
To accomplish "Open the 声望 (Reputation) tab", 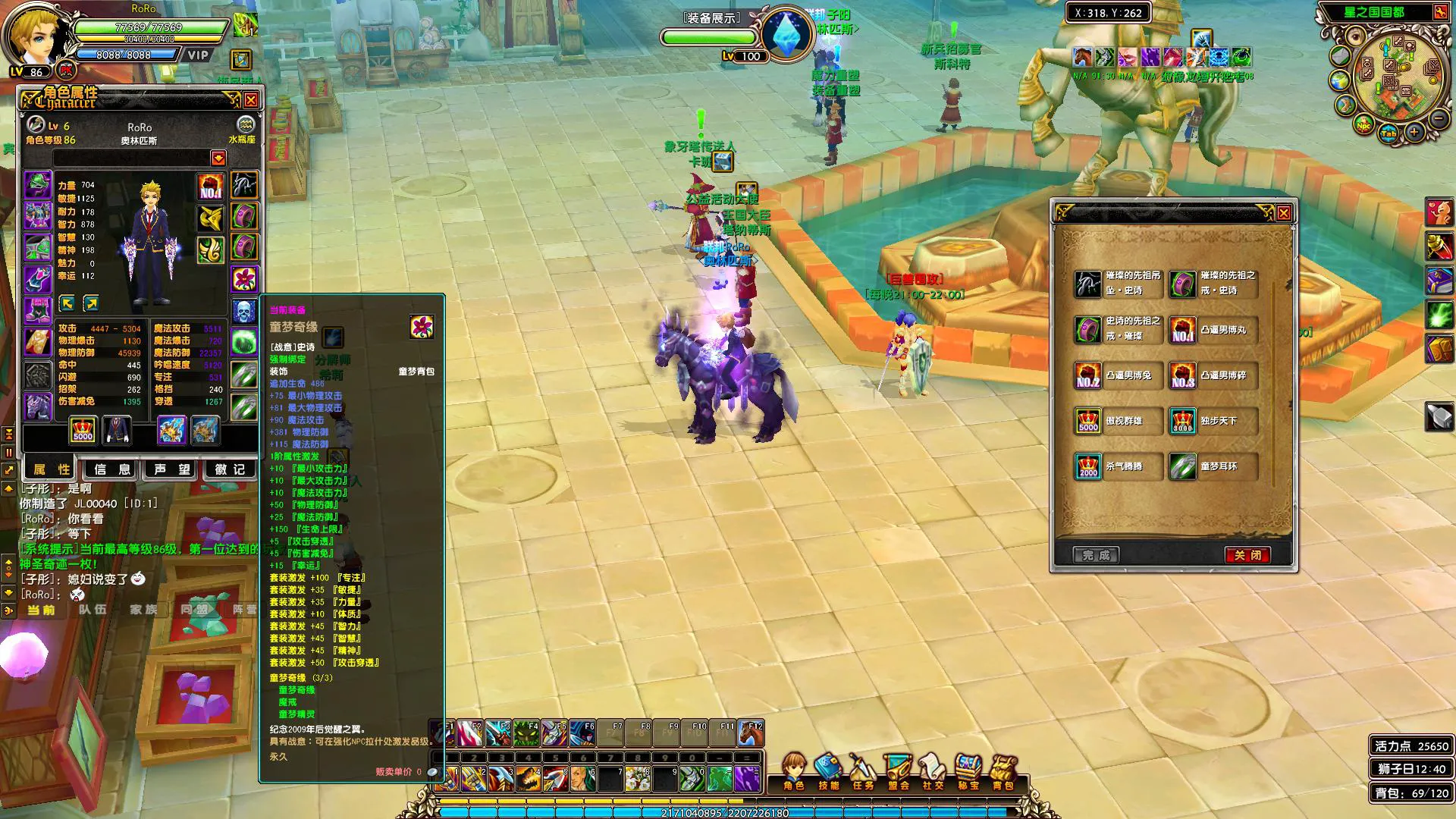I will click(171, 469).
